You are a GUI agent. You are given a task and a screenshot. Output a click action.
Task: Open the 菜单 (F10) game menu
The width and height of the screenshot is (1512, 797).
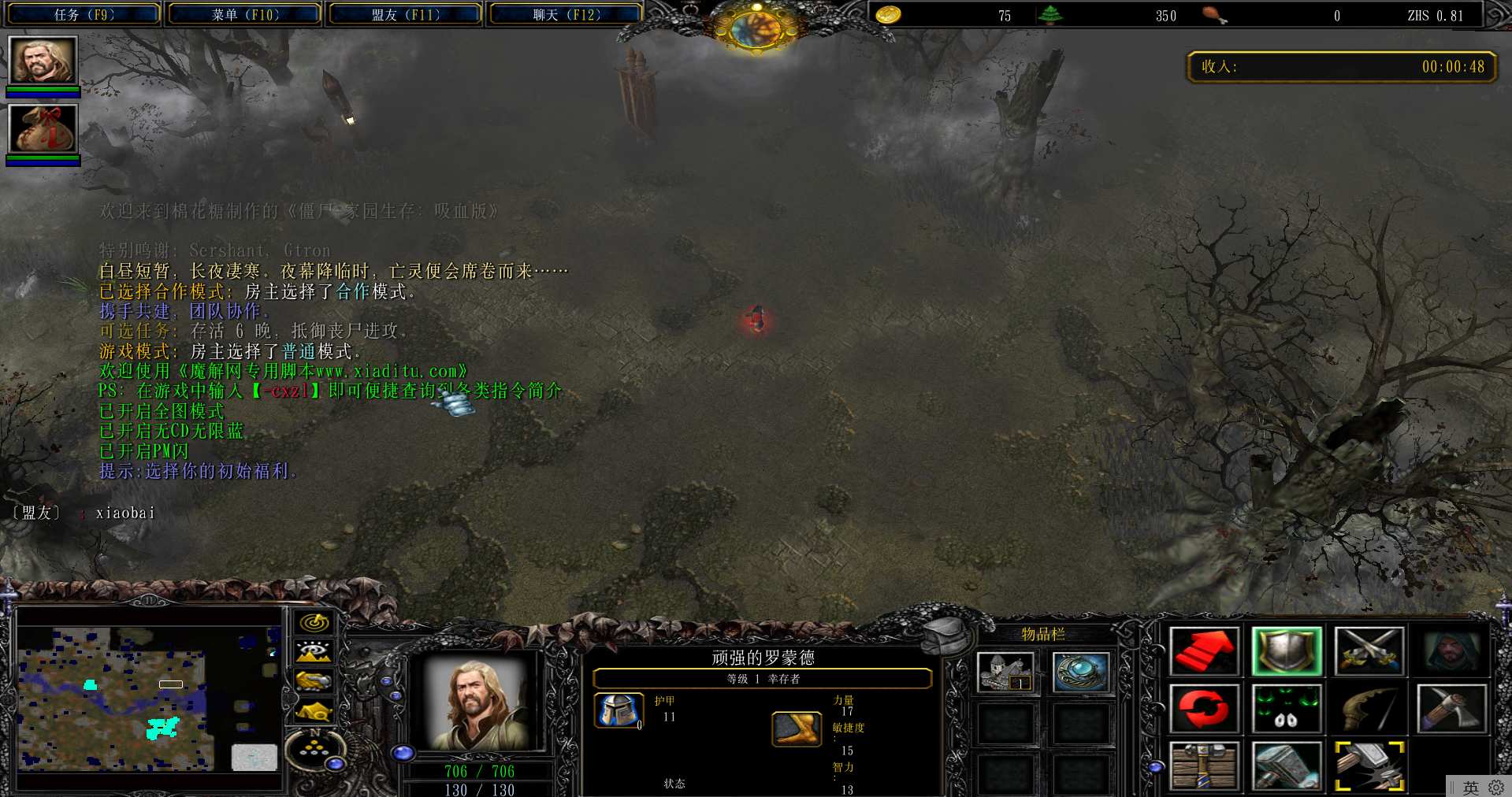point(245,14)
